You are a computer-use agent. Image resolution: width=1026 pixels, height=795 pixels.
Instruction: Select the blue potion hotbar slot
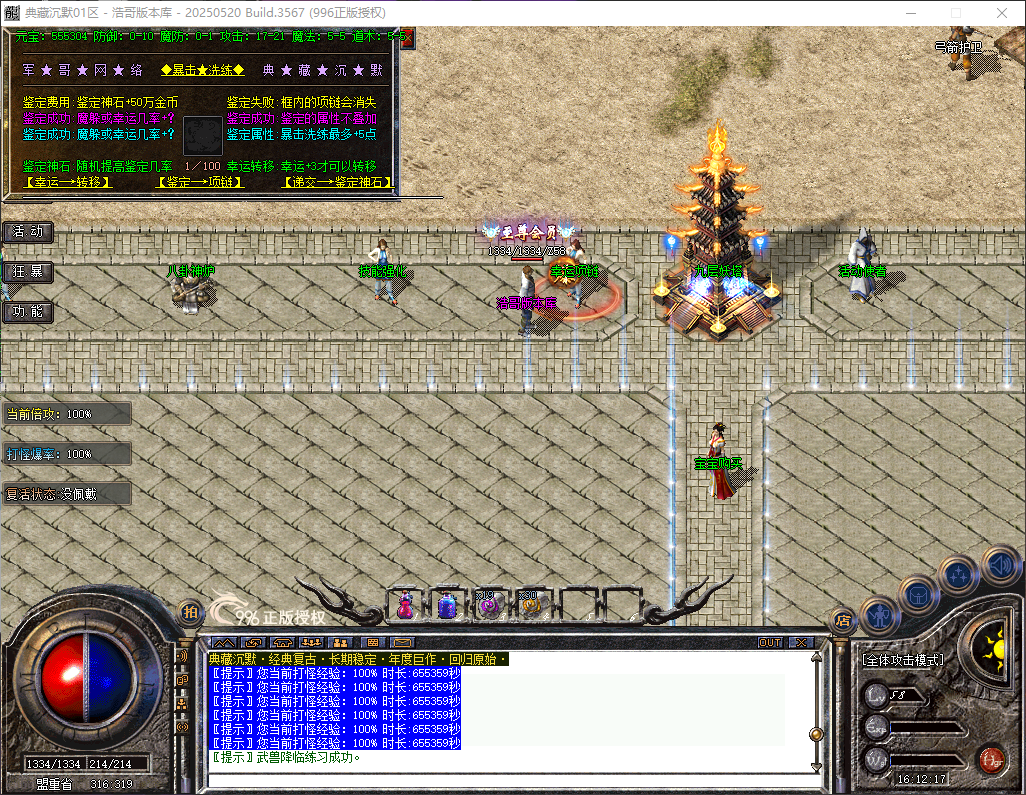point(447,604)
